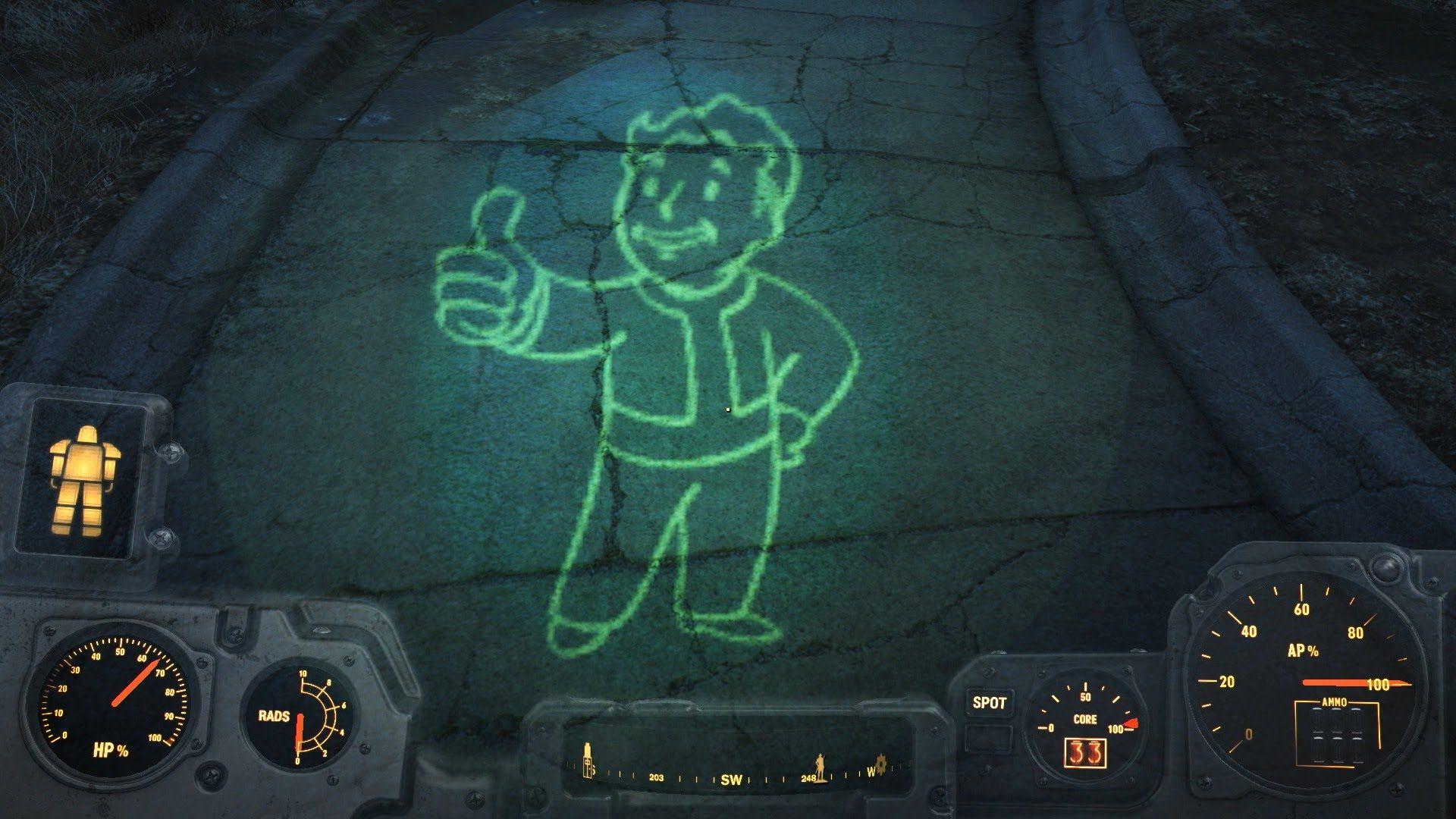Select the Minuteman figure marker on the compass
The width and height of the screenshot is (1456, 819).
click(819, 766)
